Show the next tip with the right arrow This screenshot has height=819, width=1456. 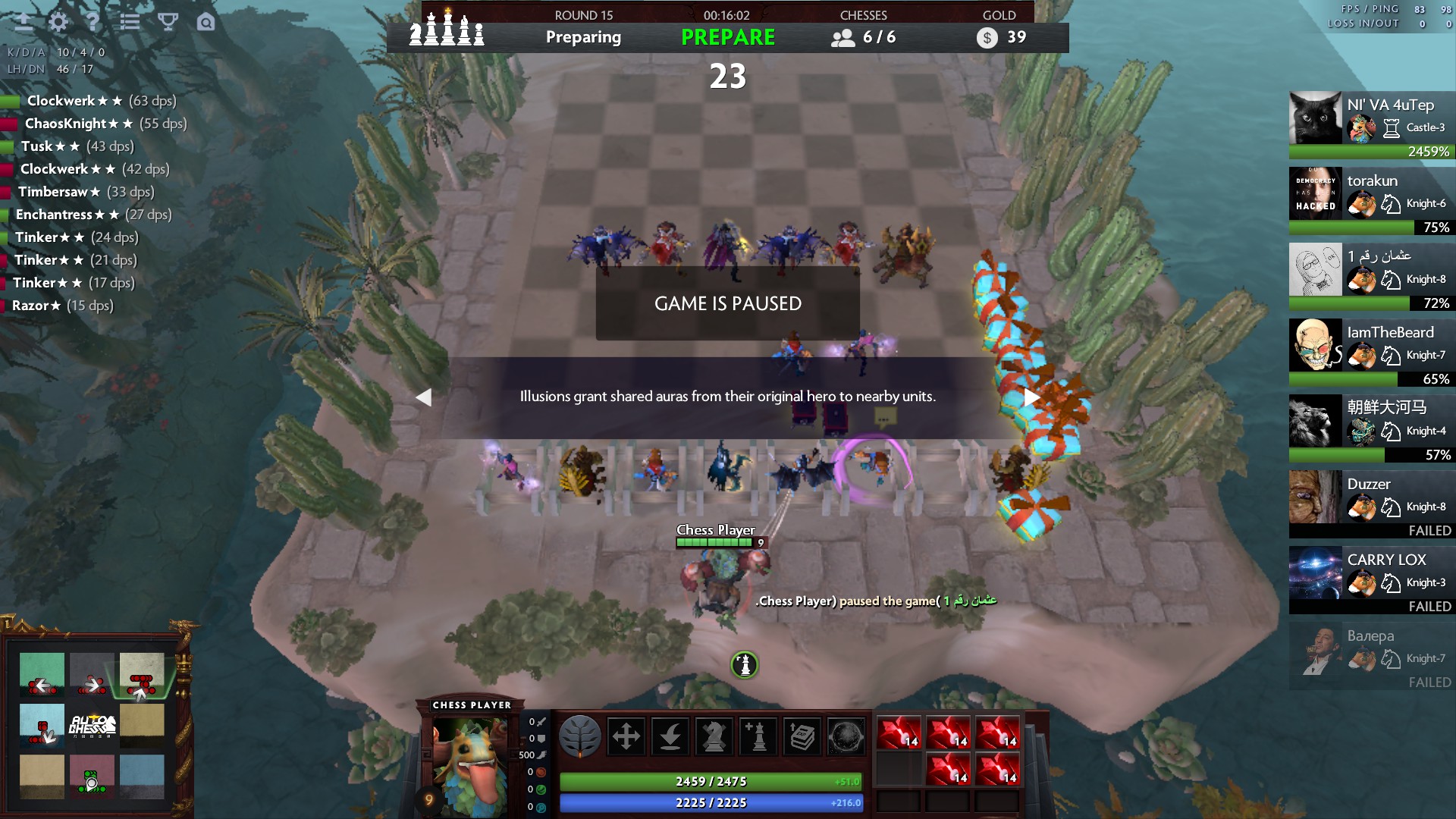click(1030, 397)
